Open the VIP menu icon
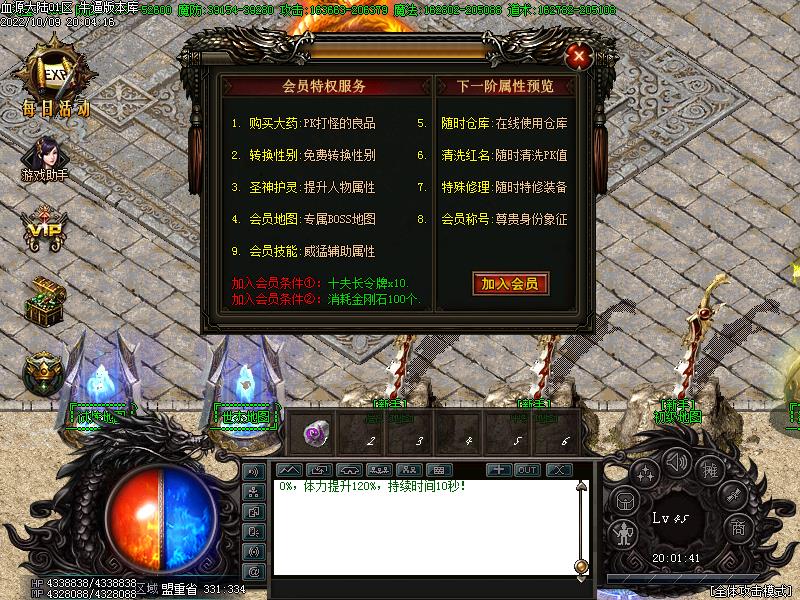 click(44, 229)
